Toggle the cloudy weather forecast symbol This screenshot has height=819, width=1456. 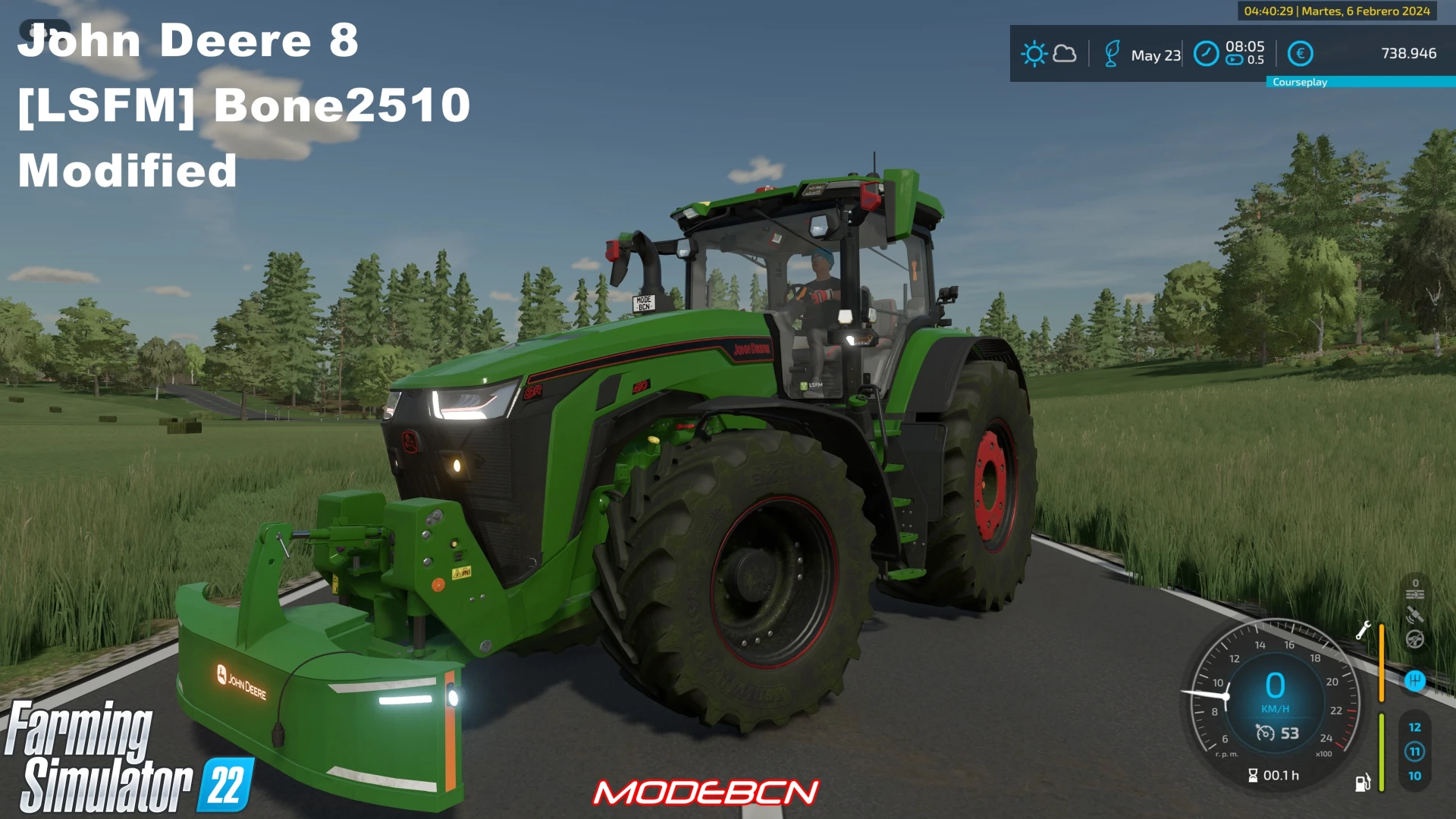coord(1065,53)
